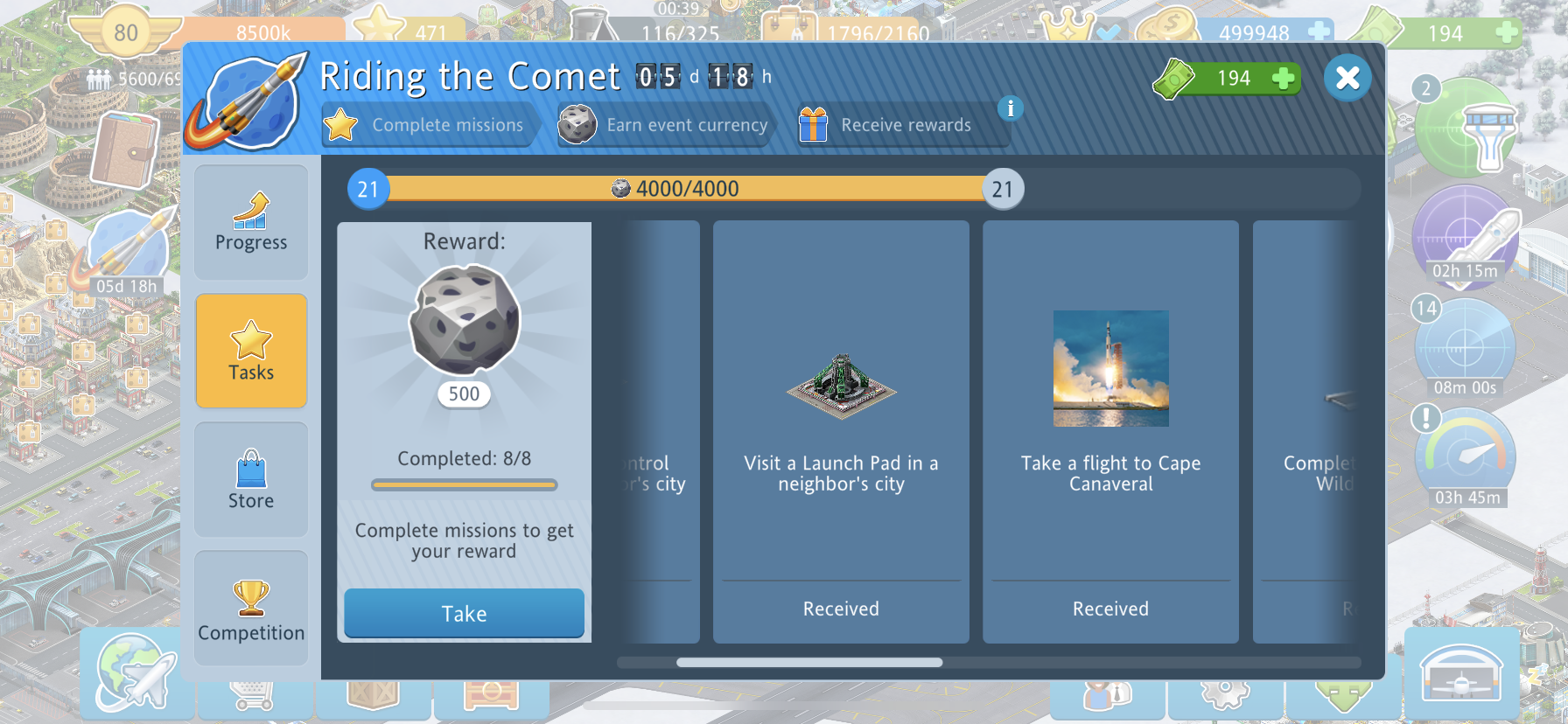Image resolution: width=1568 pixels, height=724 pixels.
Task: Show the Competition tab
Action: (251, 609)
